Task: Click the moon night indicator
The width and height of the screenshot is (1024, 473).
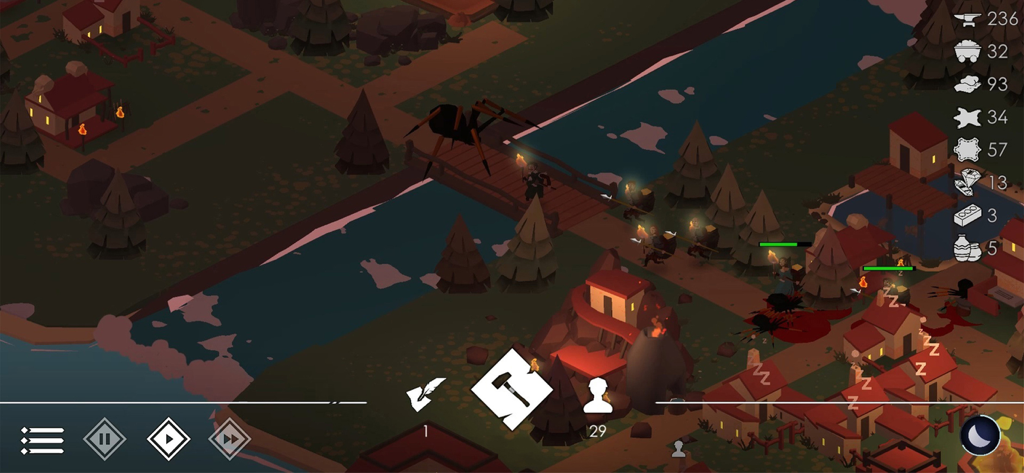Action: 980,436
